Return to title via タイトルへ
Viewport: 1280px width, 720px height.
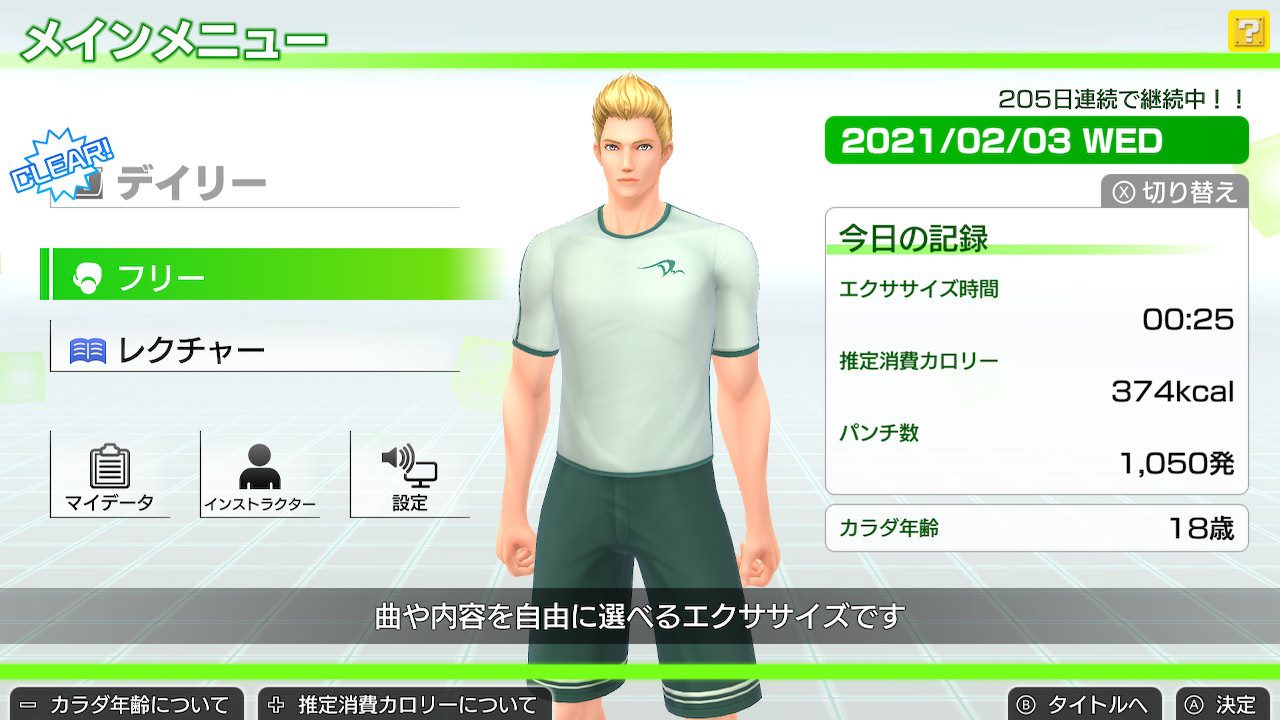pos(1085,705)
